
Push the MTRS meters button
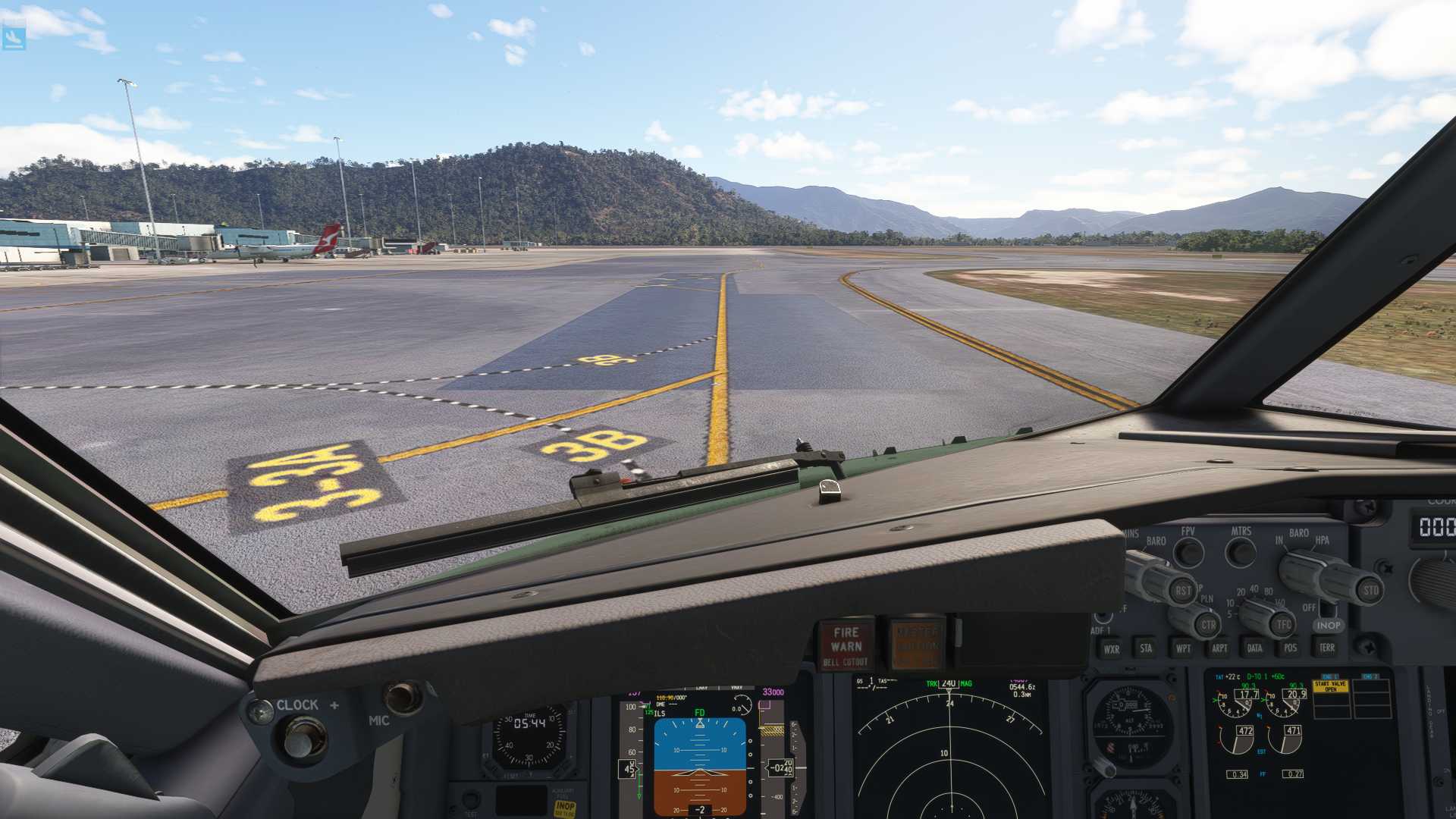[1241, 552]
